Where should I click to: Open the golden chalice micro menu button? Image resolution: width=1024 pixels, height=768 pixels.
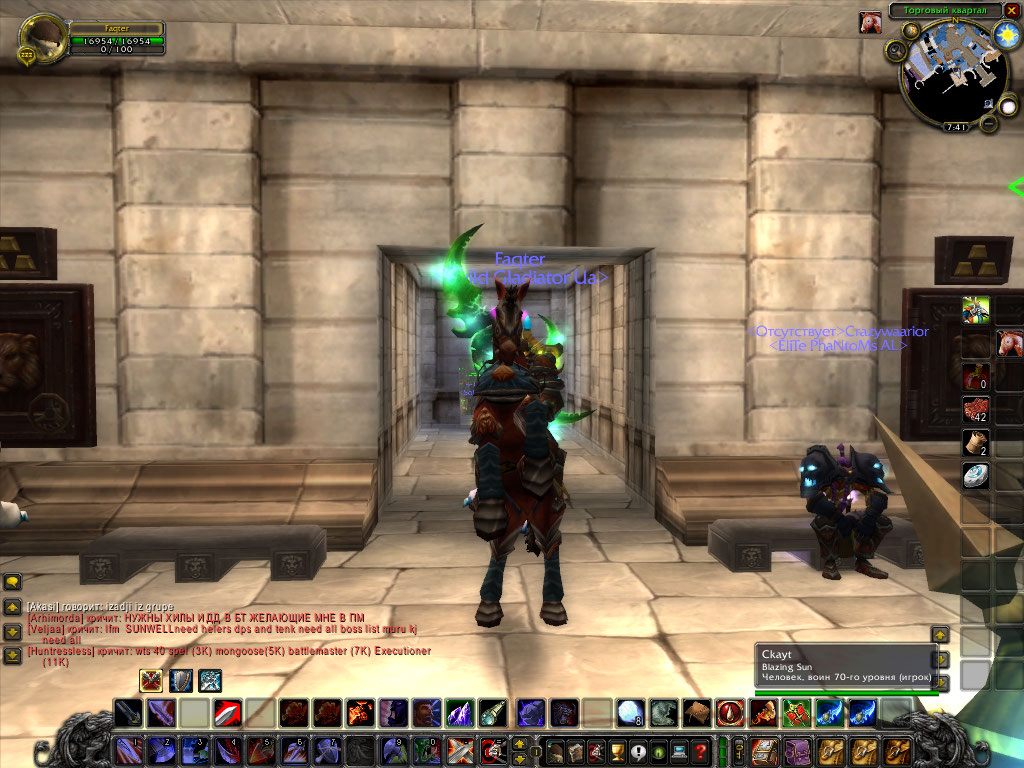(x=618, y=750)
